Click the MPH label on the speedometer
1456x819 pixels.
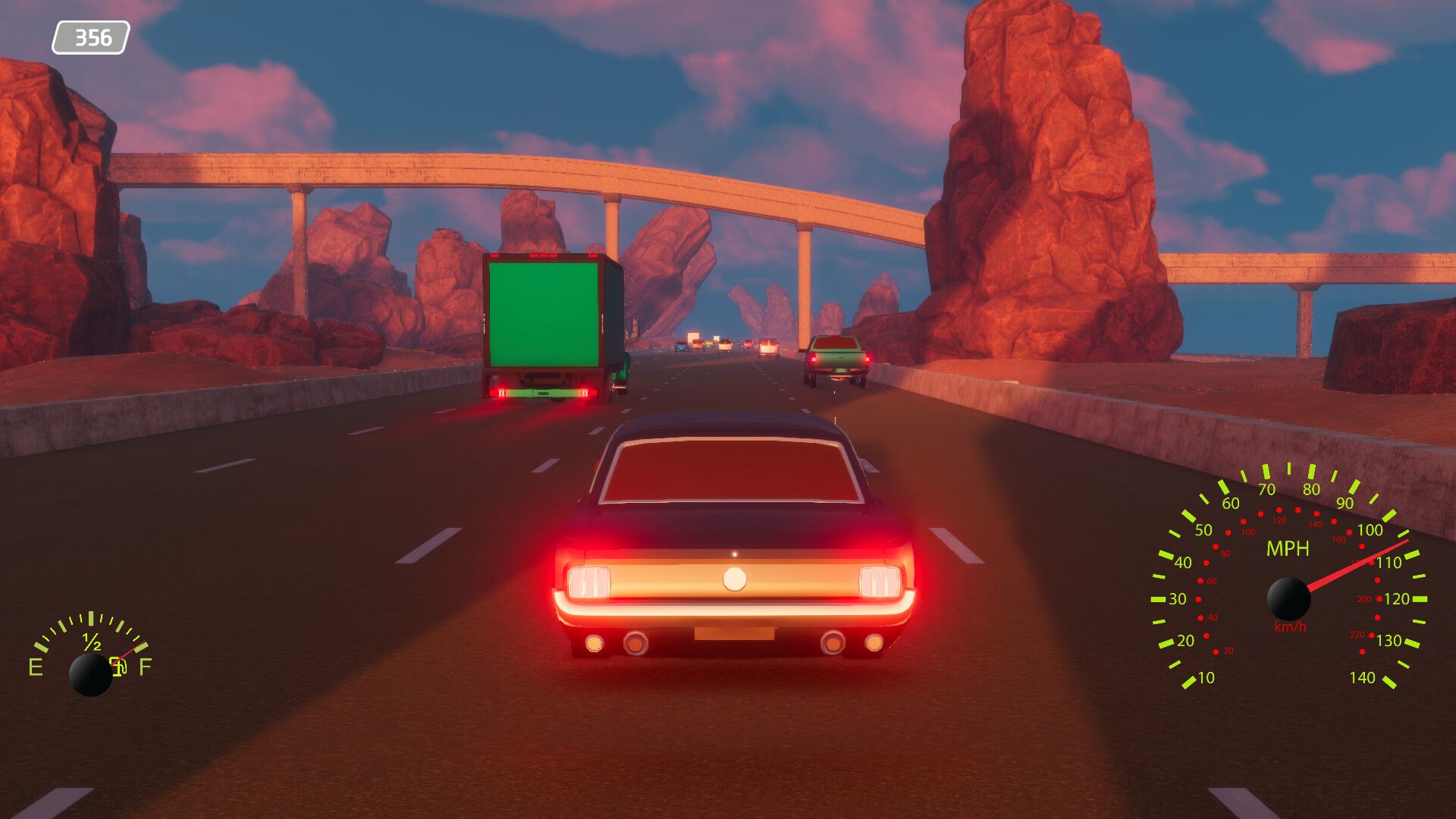(1288, 547)
